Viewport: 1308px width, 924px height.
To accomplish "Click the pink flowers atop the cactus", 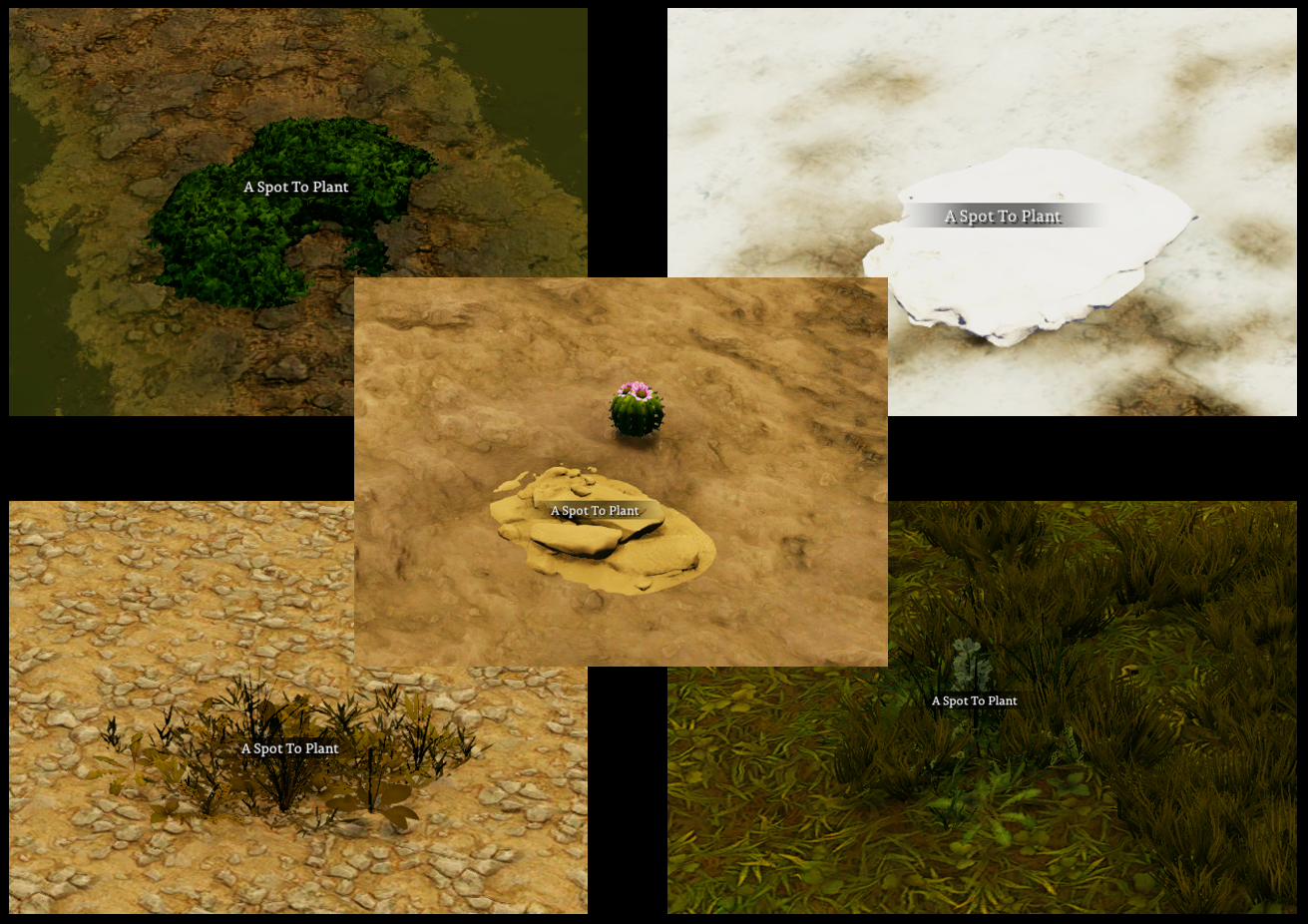I will pos(634,390).
